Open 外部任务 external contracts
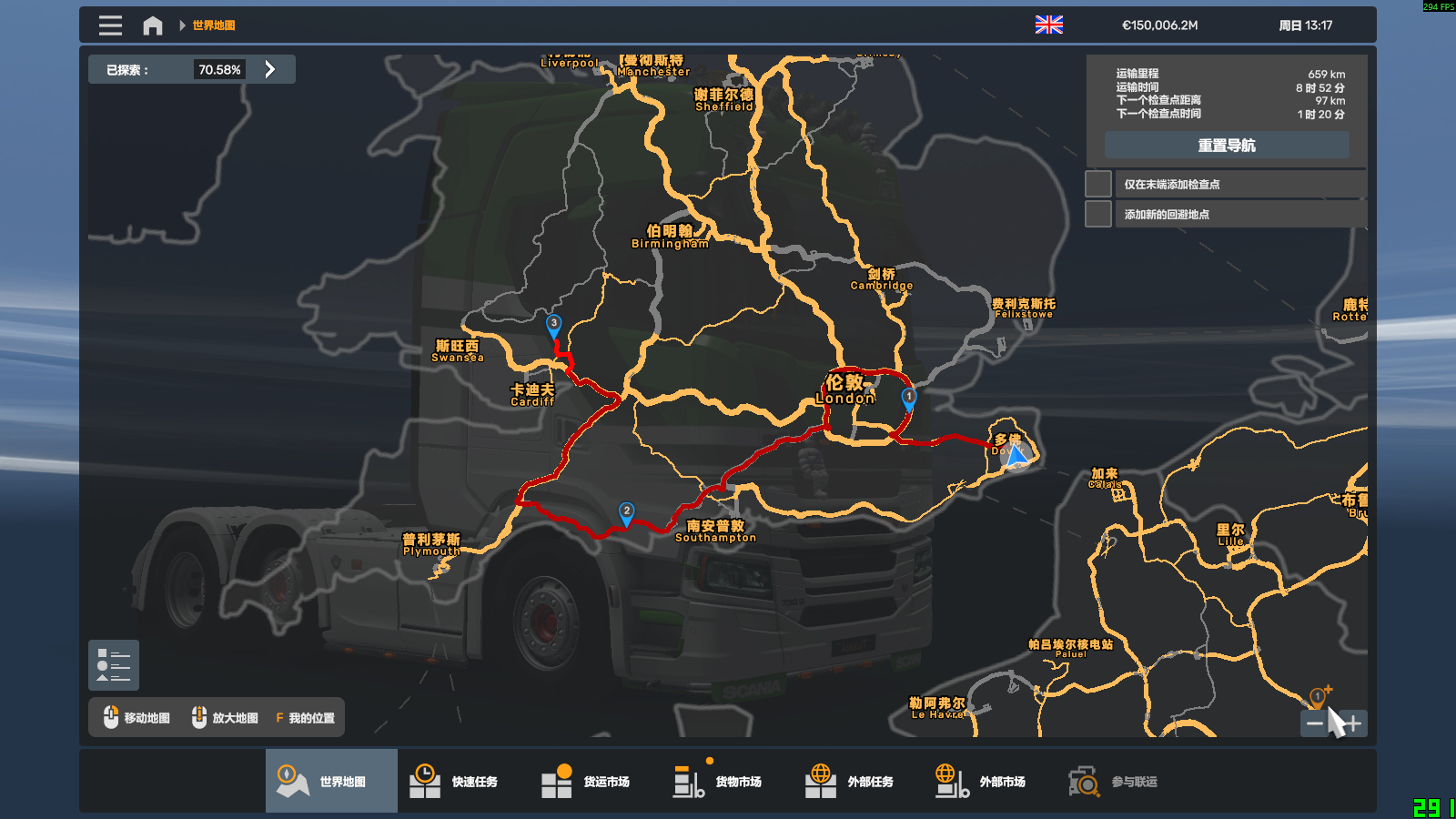Image resolution: width=1456 pixels, height=819 pixels. click(x=859, y=781)
